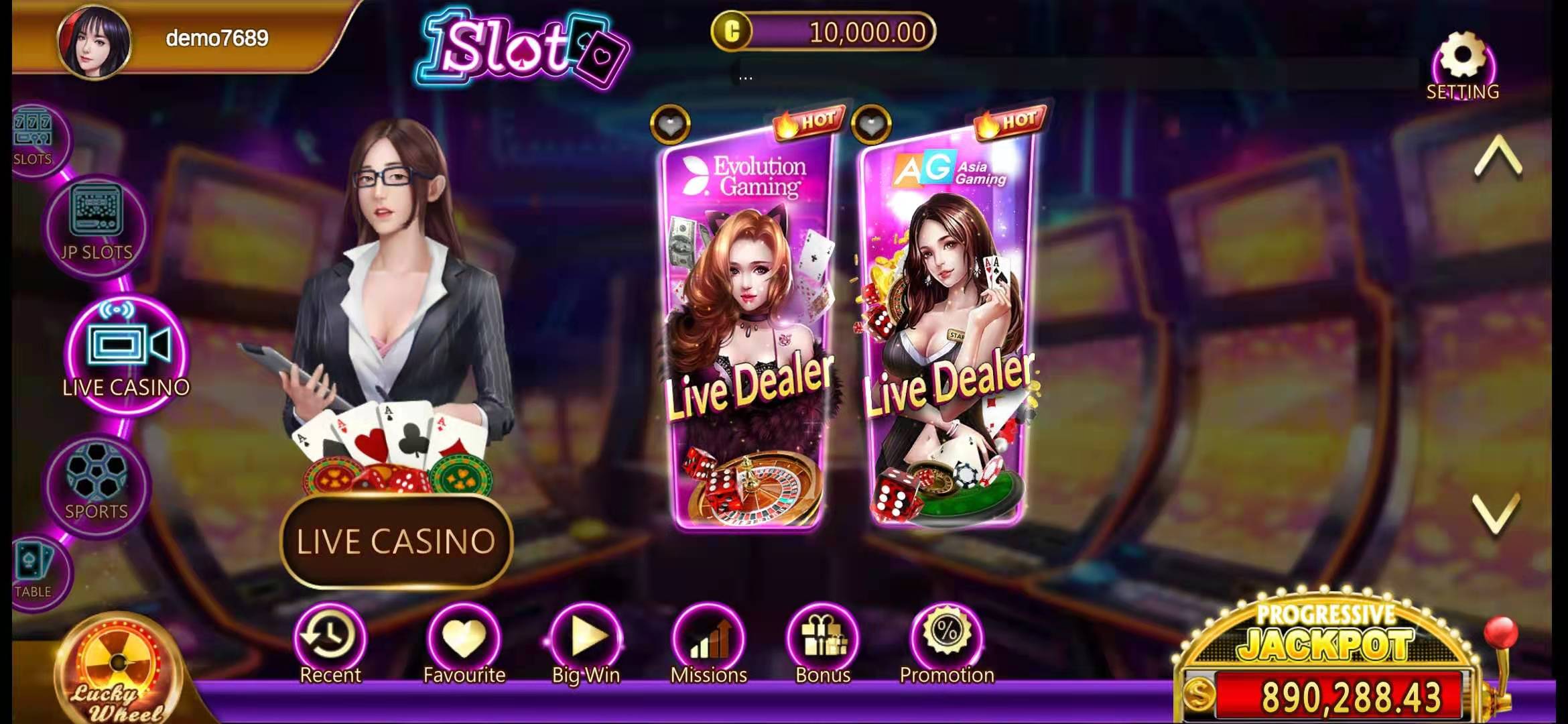Favourite the Evolution Gaming card heart
The width and height of the screenshot is (1568, 724).
click(x=669, y=123)
